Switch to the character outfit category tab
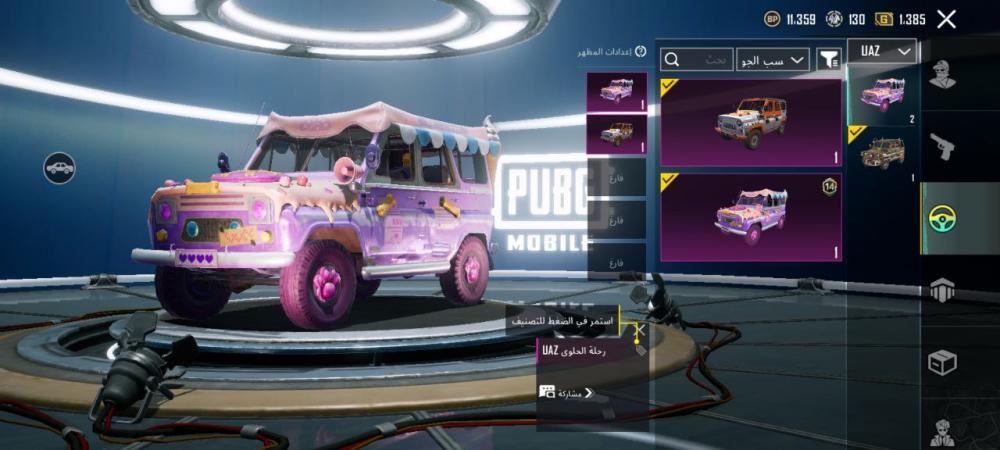 [942, 75]
